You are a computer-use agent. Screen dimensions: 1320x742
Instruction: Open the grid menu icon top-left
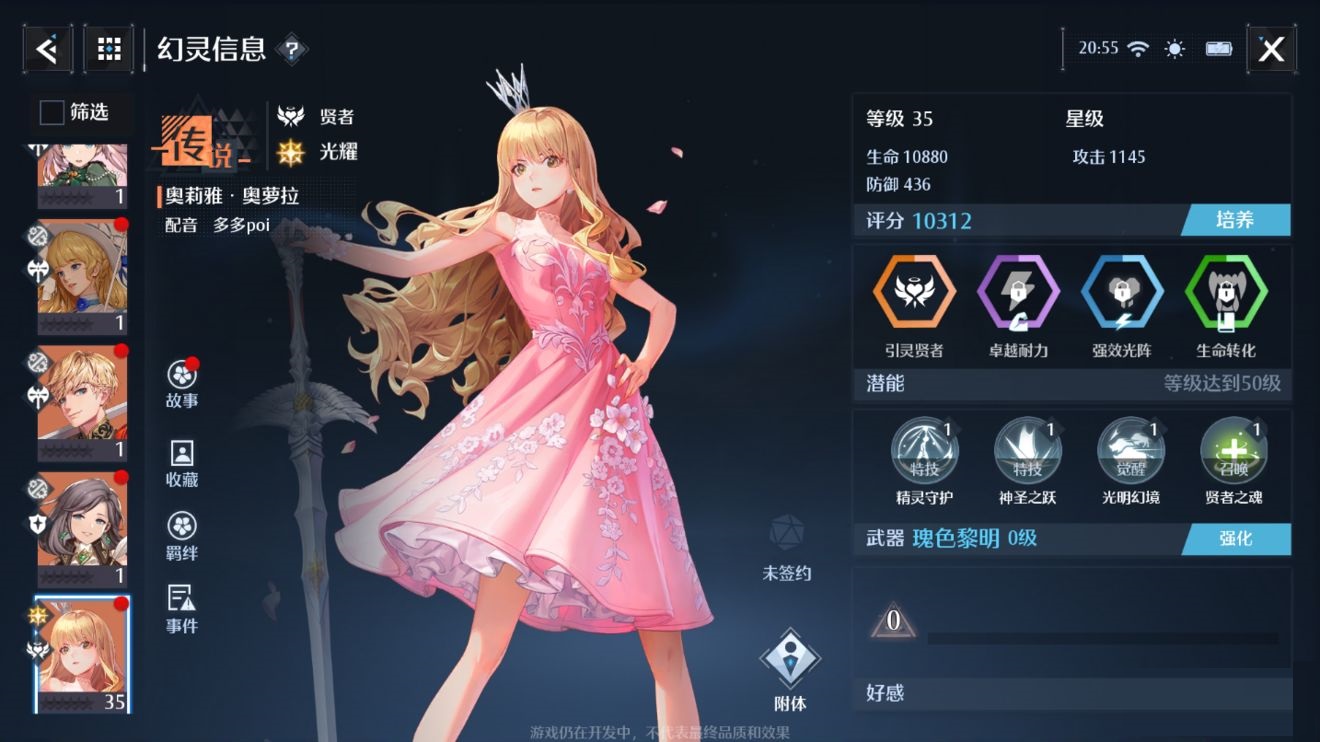[x=108, y=48]
